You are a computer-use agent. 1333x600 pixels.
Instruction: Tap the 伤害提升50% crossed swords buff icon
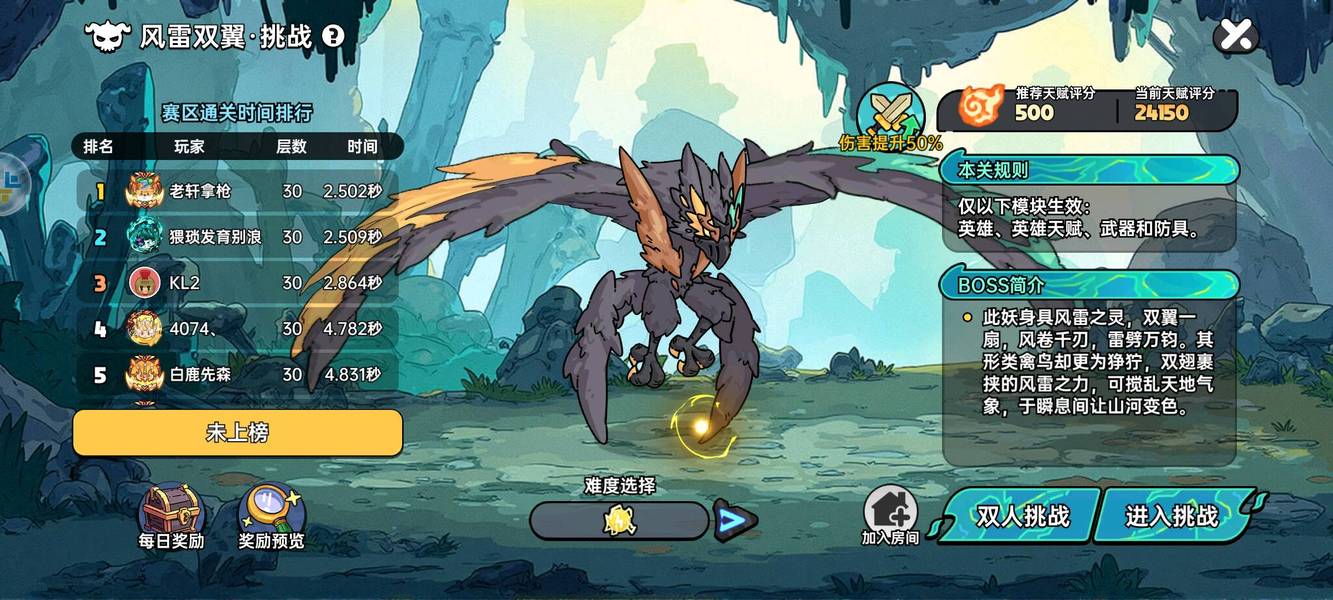coord(891,113)
